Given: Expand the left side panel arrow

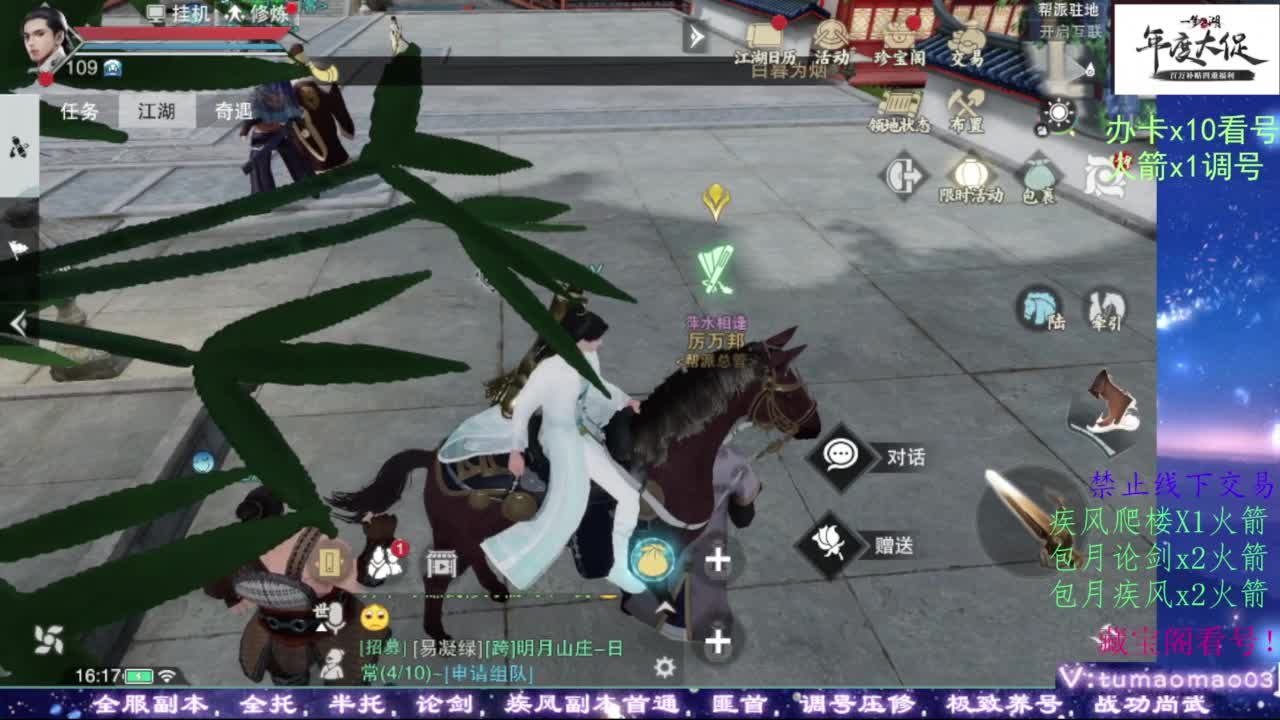Looking at the screenshot, I should point(18,320).
